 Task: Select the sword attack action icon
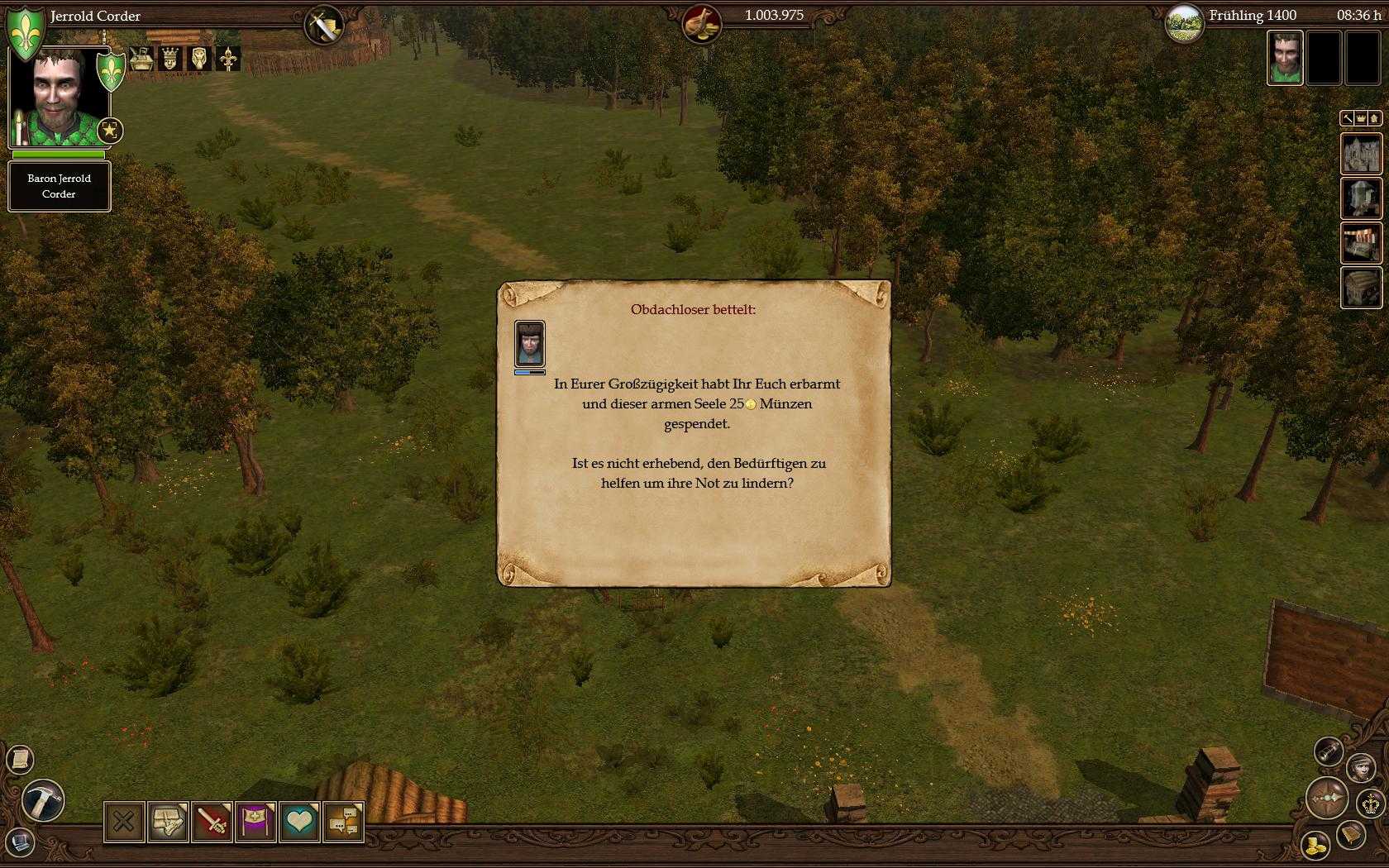[212, 821]
